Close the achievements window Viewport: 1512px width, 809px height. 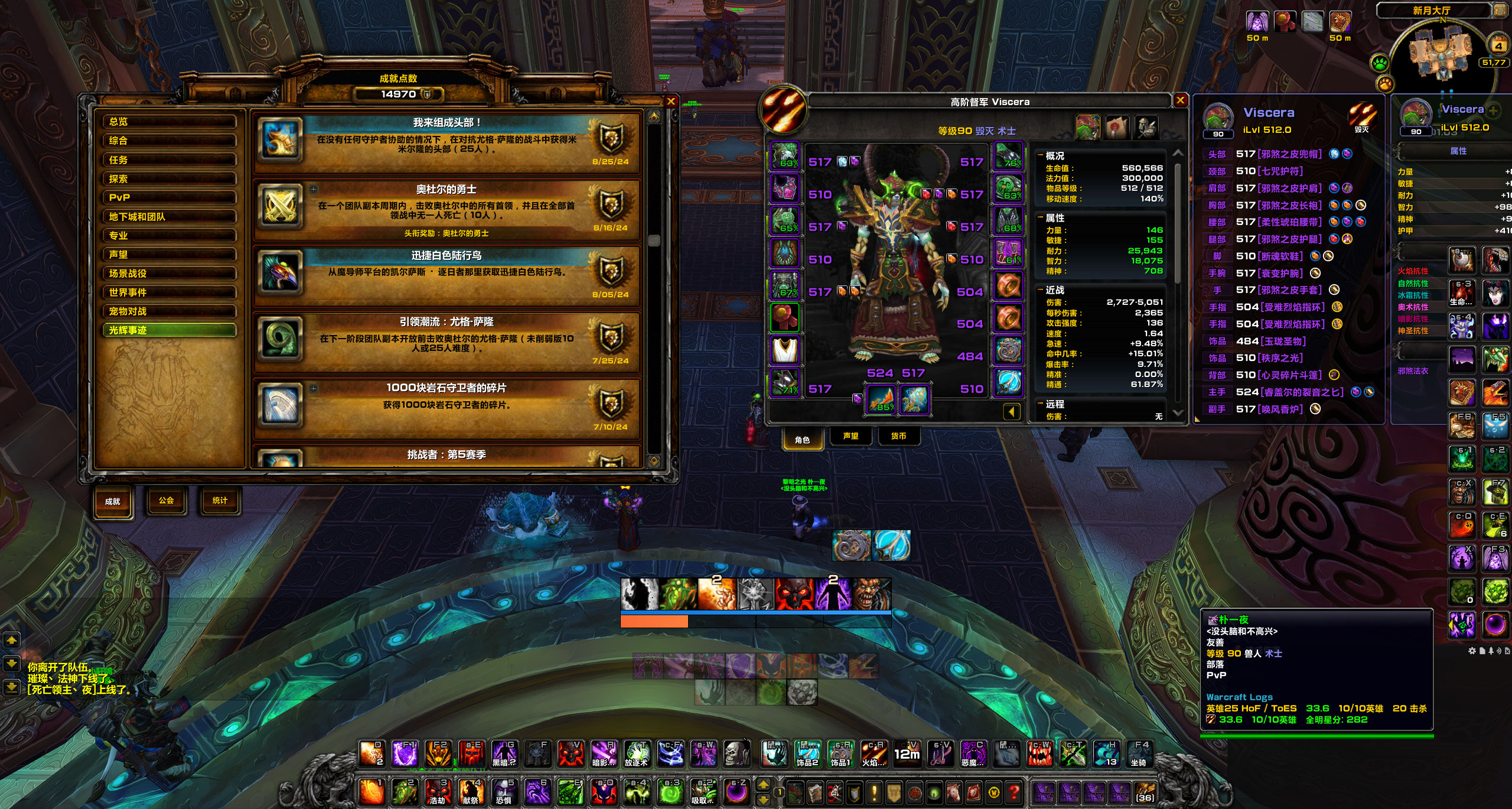click(x=670, y=102)
